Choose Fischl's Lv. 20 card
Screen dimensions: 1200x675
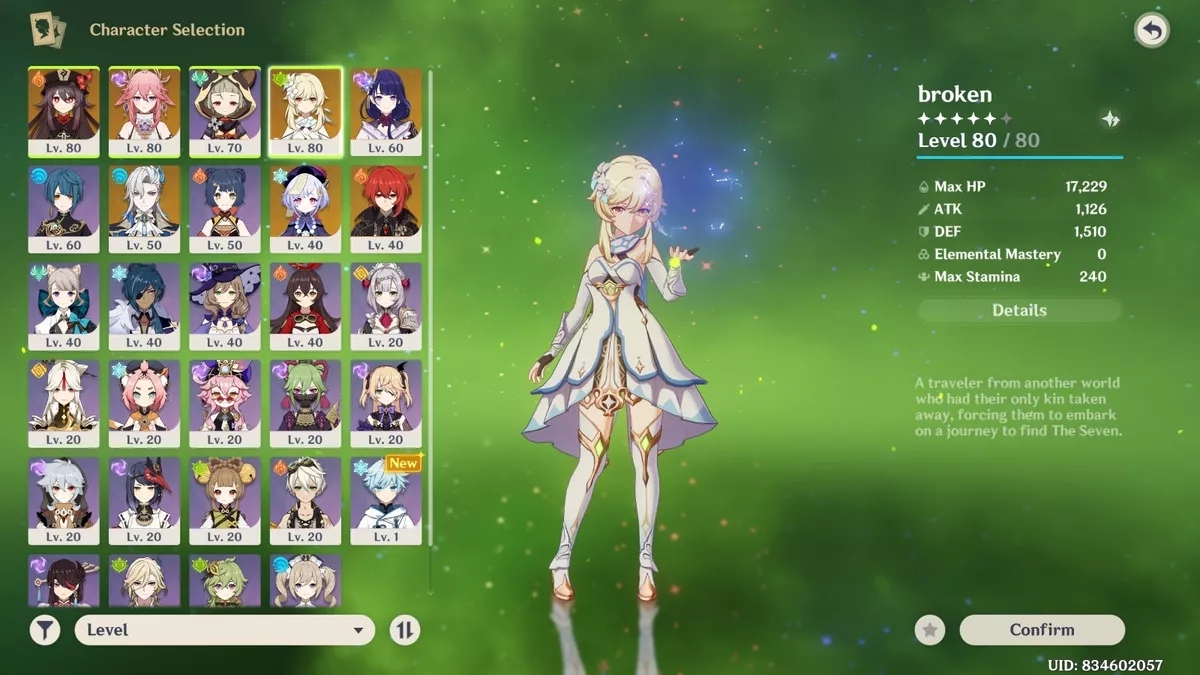(x=386, y=403)
